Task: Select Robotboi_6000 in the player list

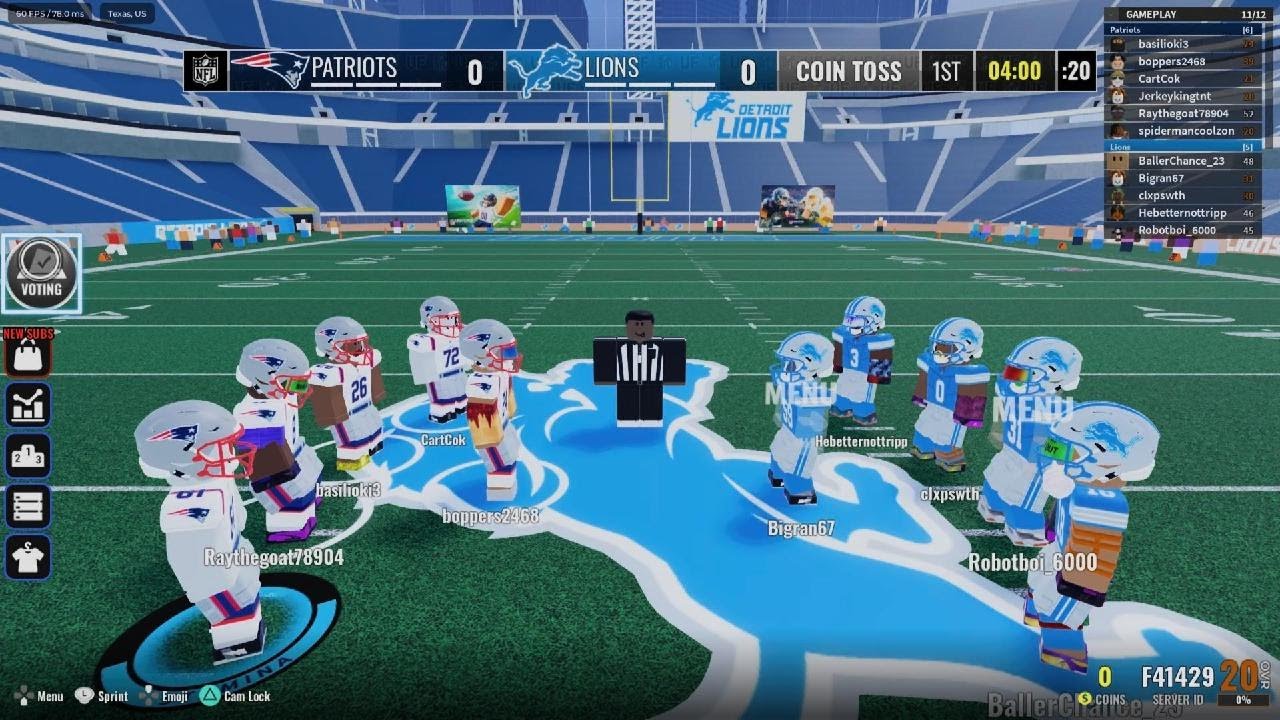Action: (x=1177, y=230)
